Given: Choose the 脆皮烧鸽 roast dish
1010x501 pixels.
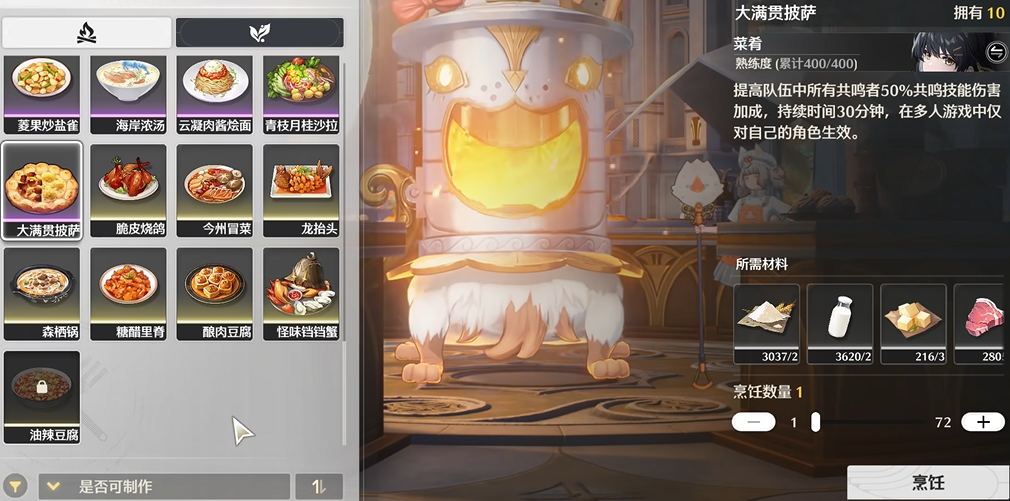Looking at the screenshot, I should 128,189.
